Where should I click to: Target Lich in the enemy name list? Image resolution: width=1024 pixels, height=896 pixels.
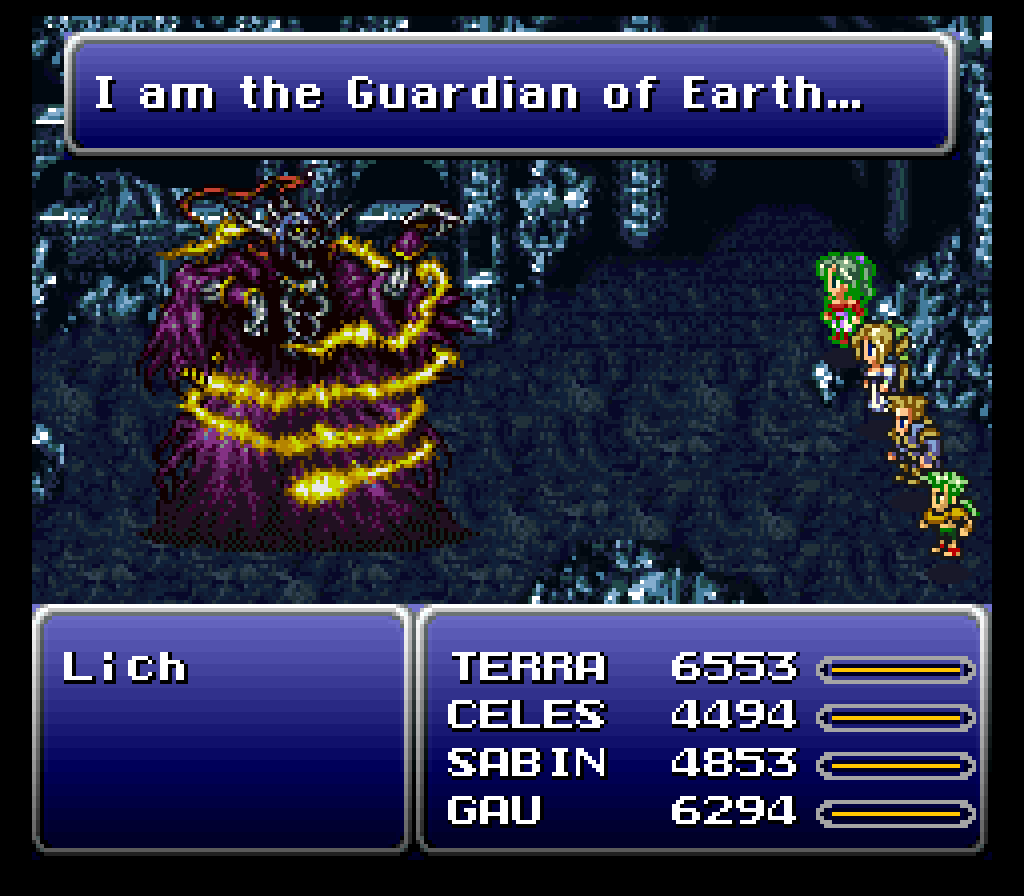click(125, 667)
